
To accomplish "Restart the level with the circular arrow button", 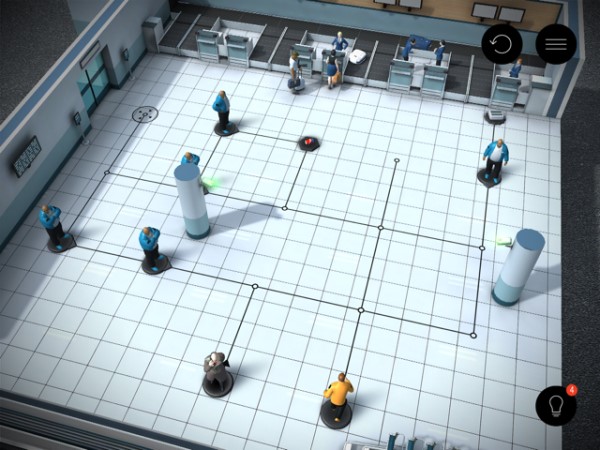I will 502,44.
